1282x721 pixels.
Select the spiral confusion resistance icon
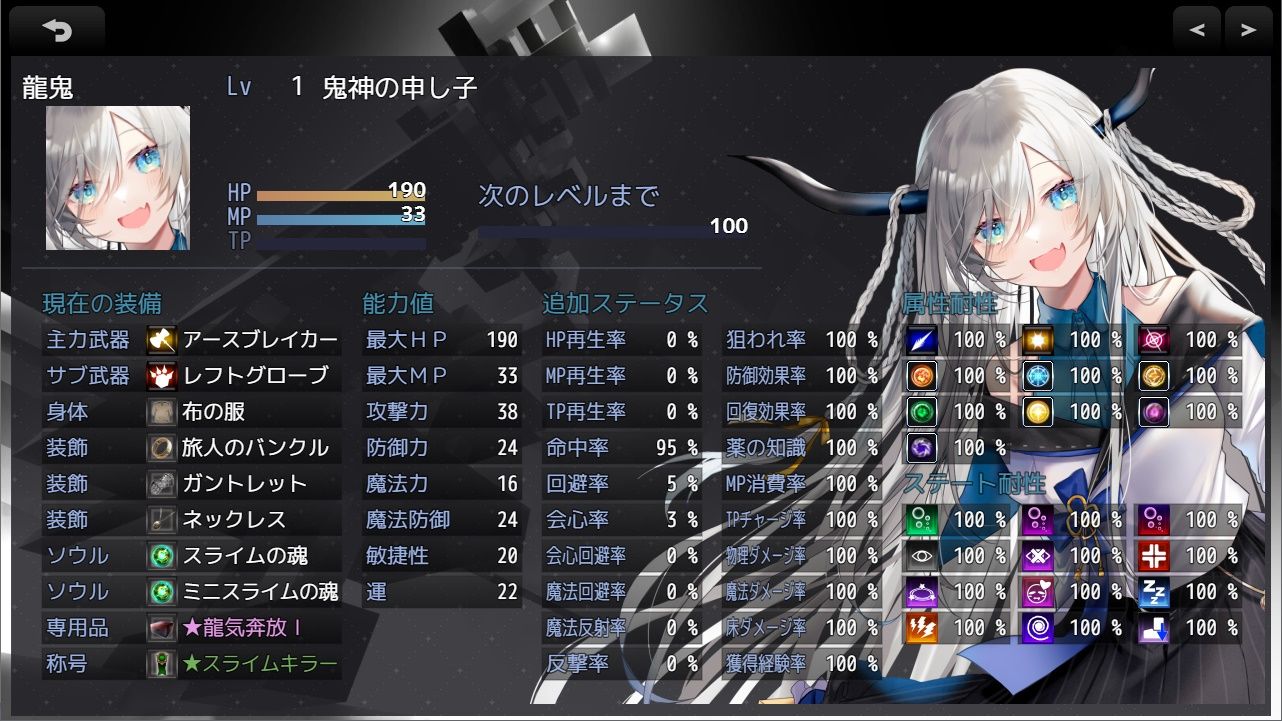pyautogui.click(x=1037, y=628)
